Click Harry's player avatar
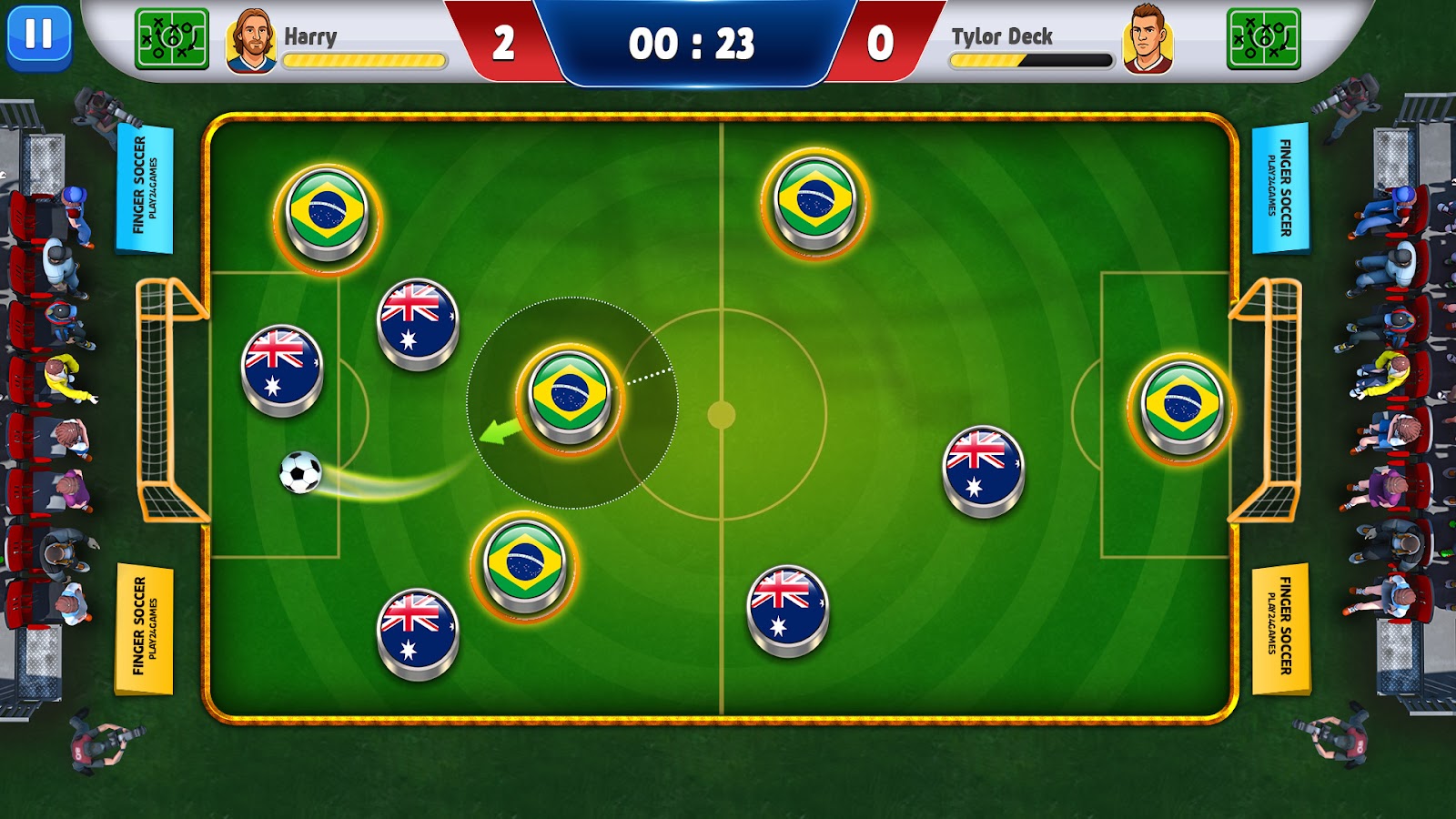 (x=250, y=40)
